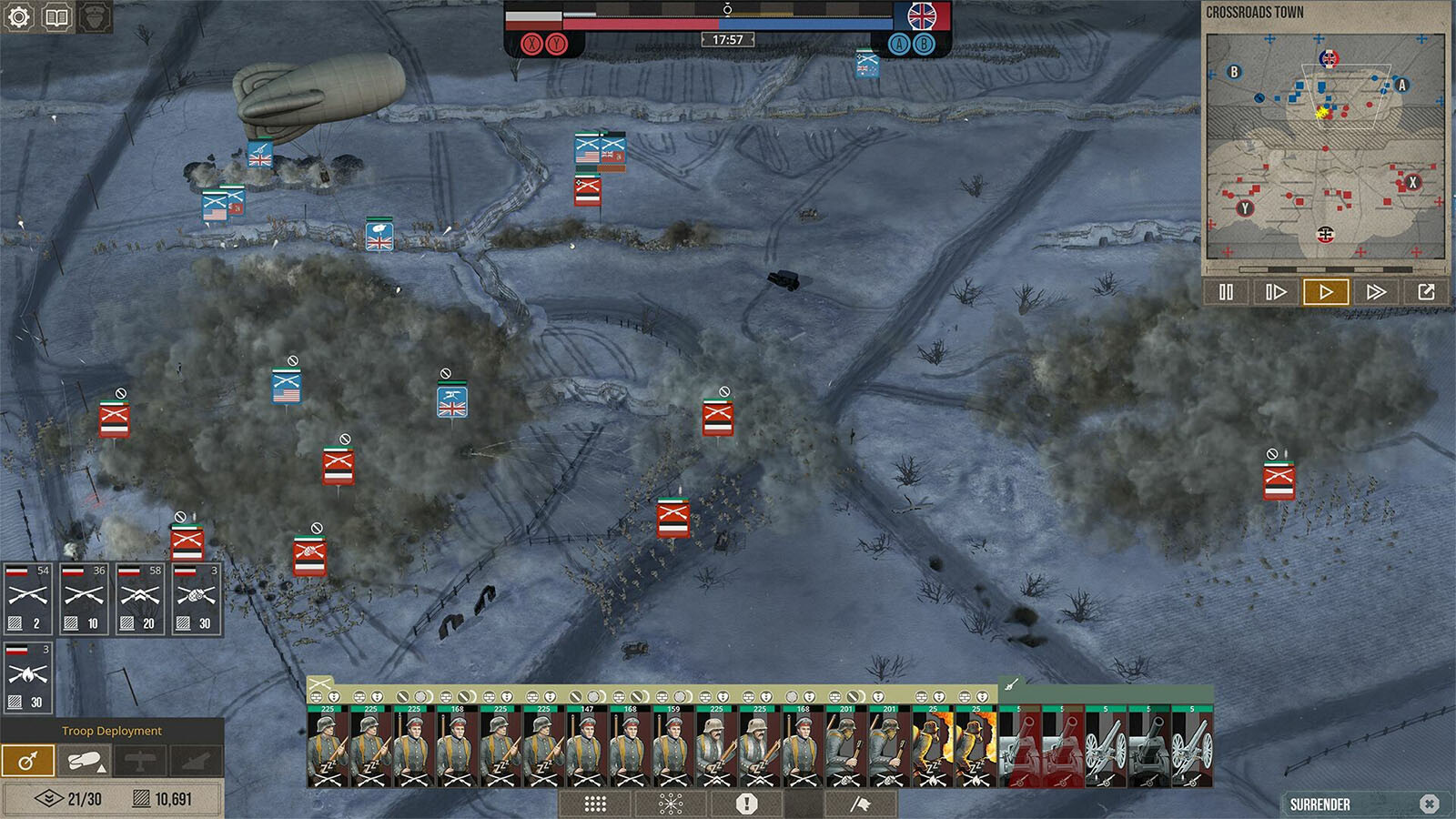This screenshot has width=1456, height=819.
Task: Select the Troop Deployment target tab
Action: click(27, 761)
